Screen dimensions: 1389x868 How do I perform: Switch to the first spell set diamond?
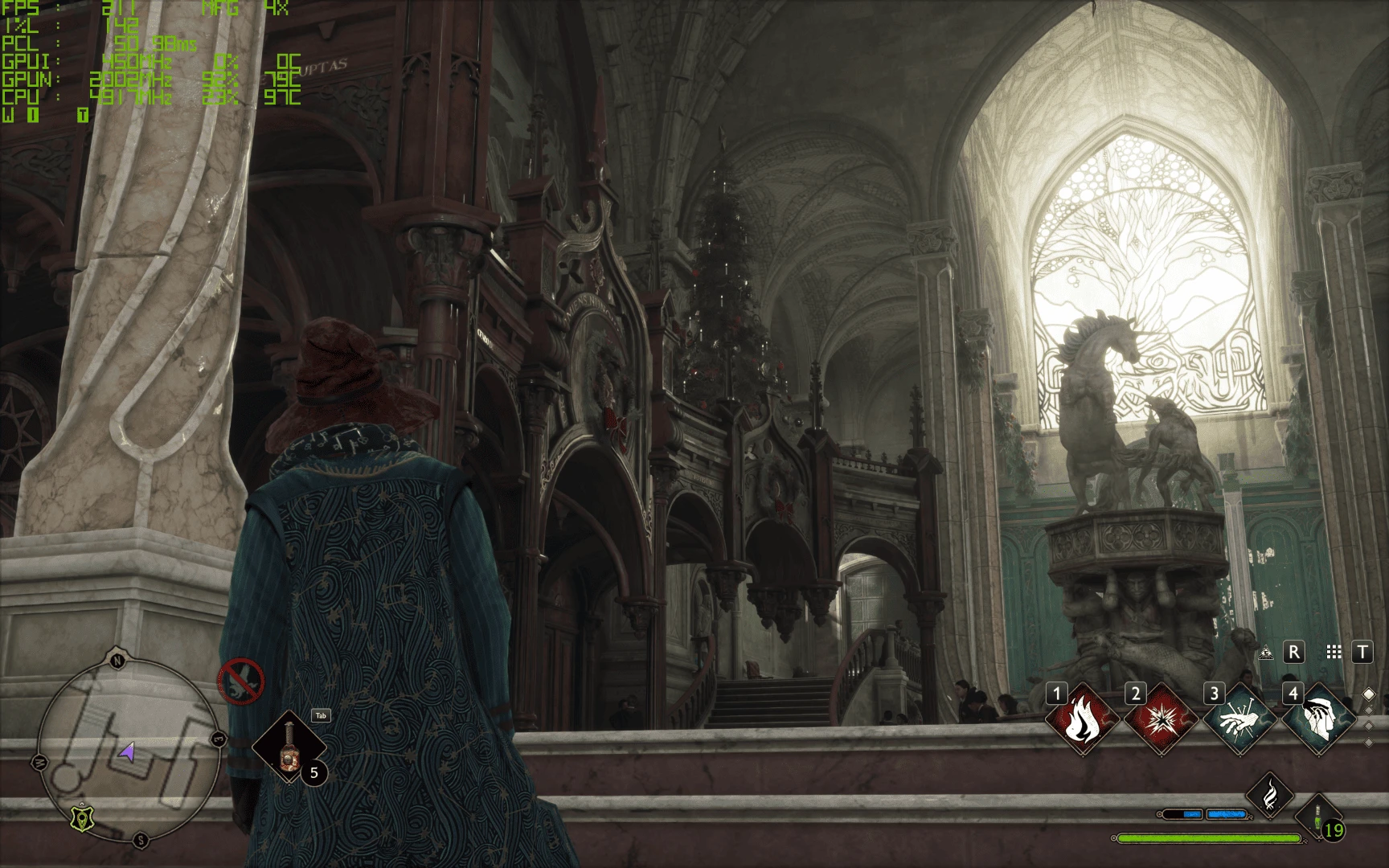coord(1369,694)
